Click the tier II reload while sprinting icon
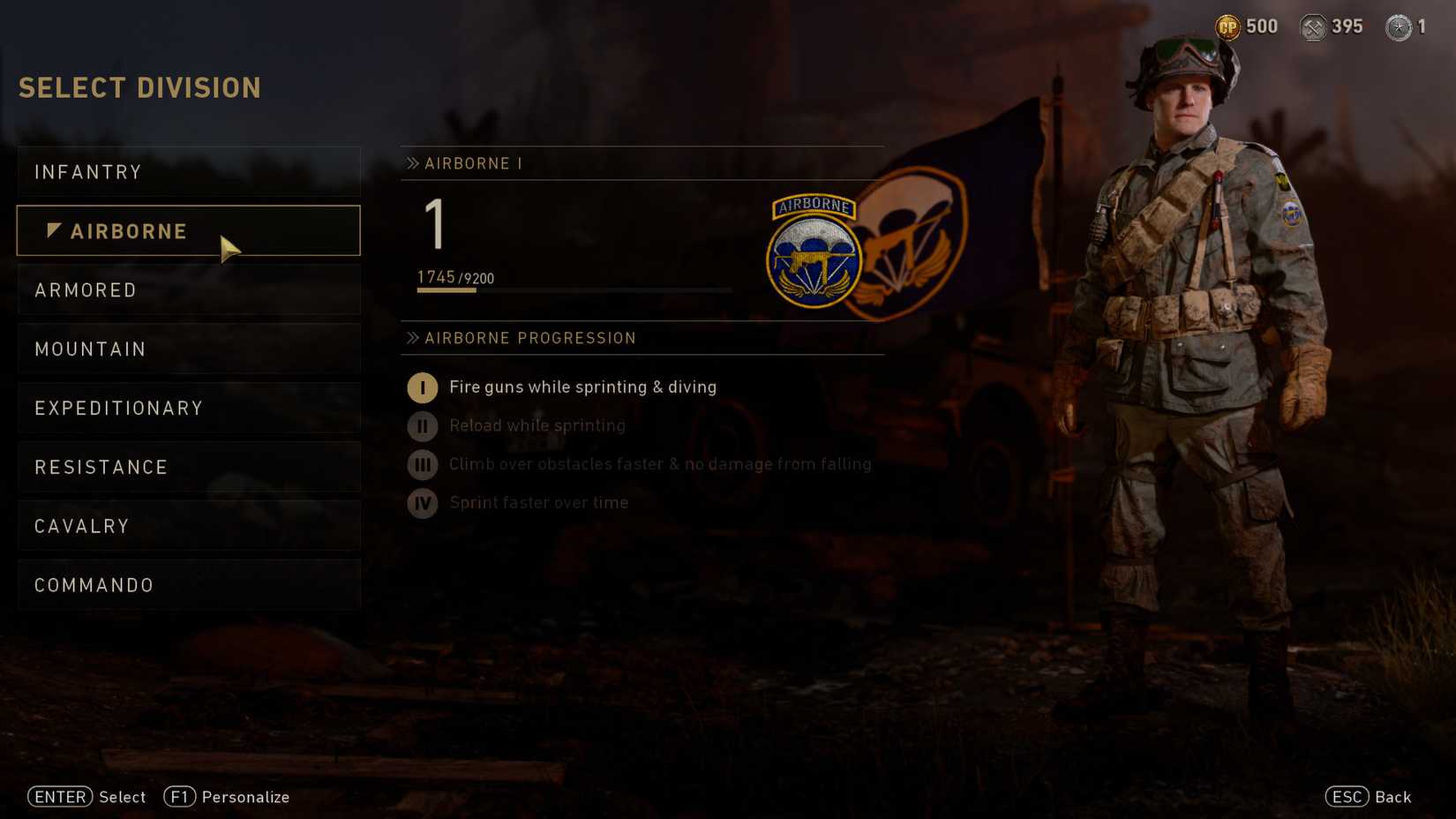1456x819 pixels. [422, 425]
